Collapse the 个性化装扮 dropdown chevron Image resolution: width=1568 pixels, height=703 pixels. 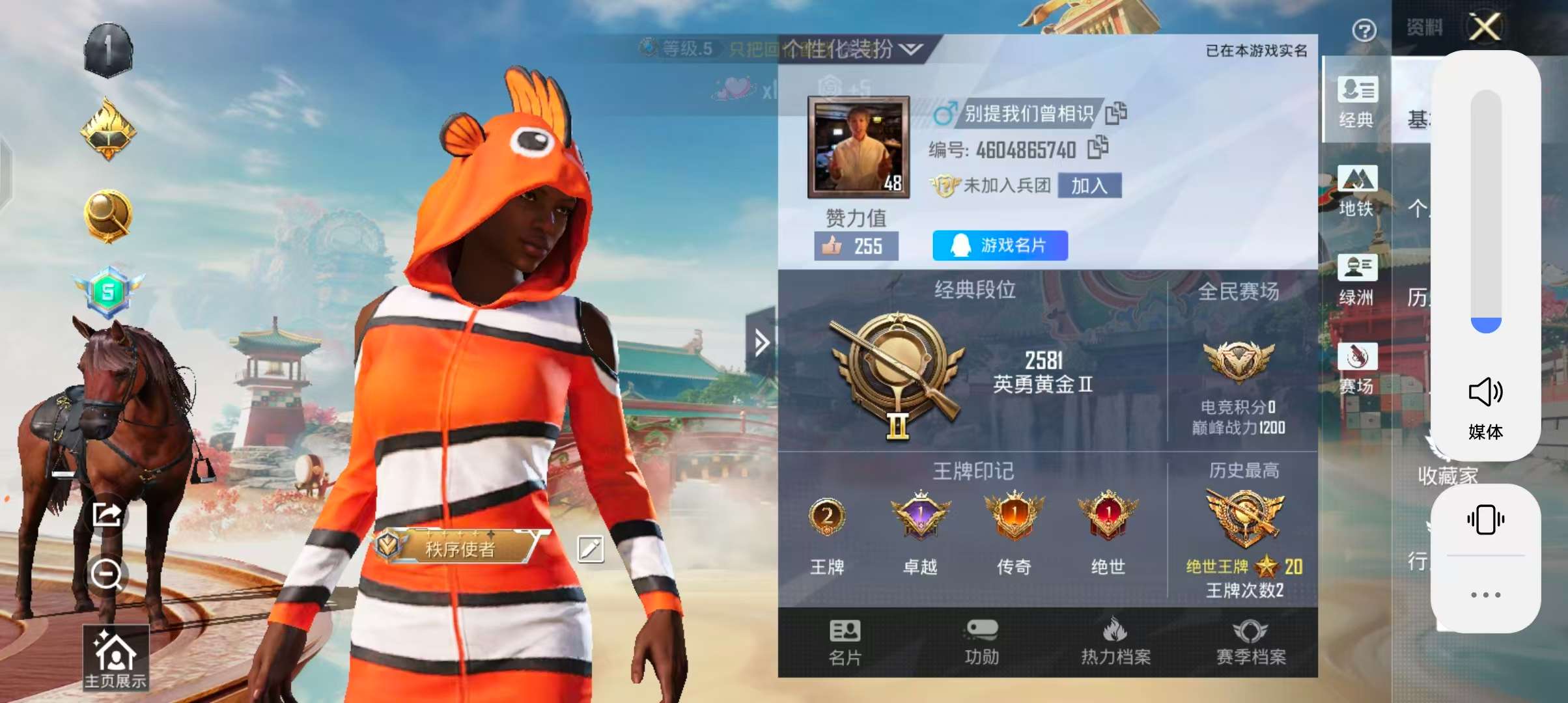pyautogui.click(x=910, y=49)
